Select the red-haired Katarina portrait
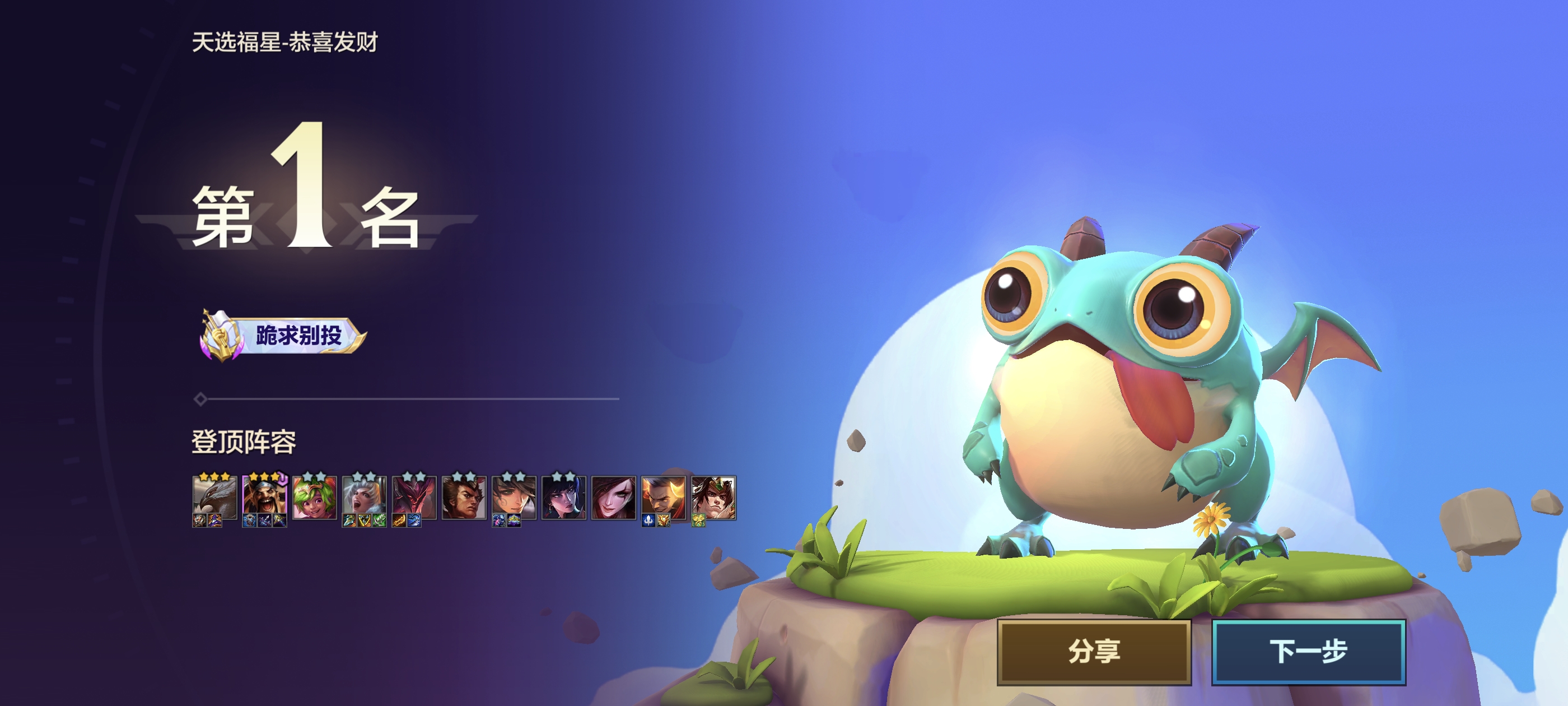The image size is (1568, 706). click(613, 498)
